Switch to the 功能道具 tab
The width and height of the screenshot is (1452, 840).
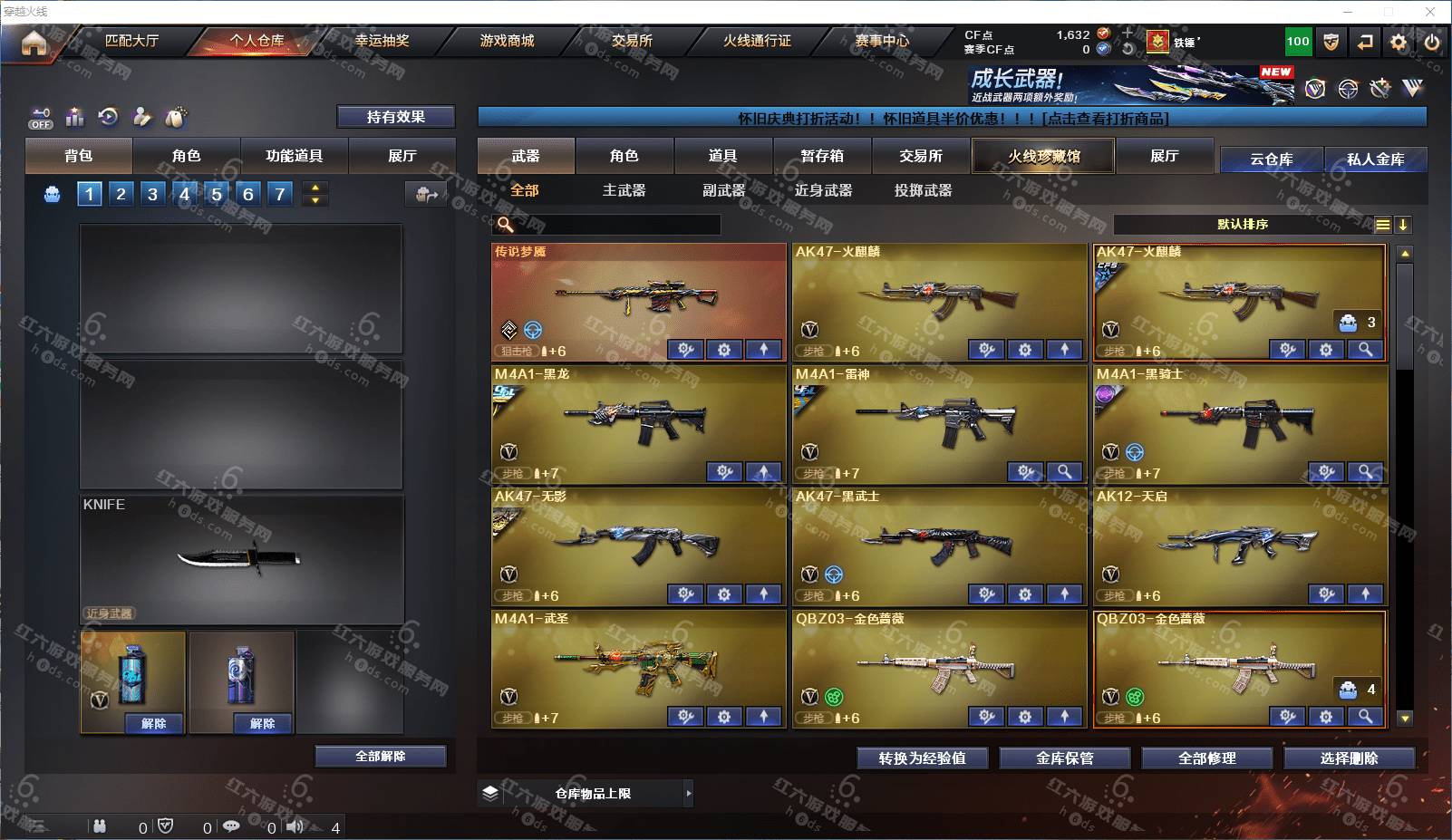click(x=294, y=156)
